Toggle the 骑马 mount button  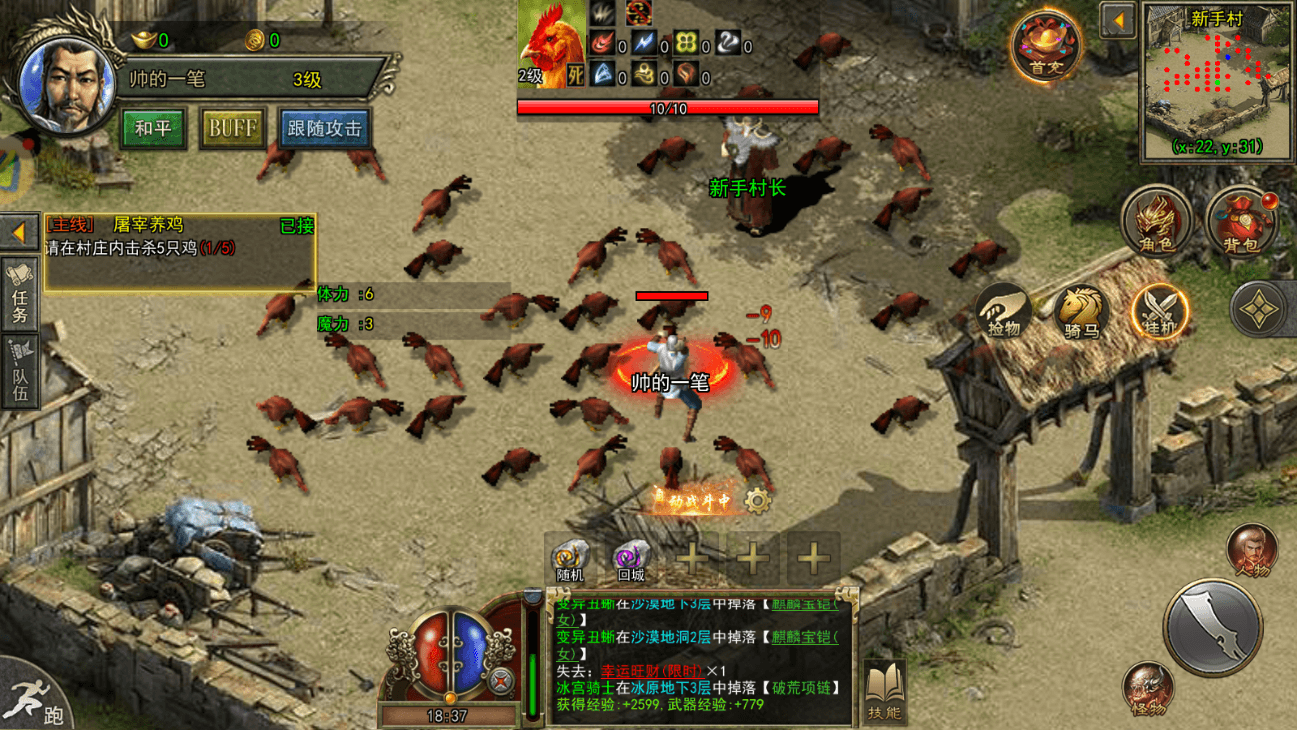[1080, 311]
